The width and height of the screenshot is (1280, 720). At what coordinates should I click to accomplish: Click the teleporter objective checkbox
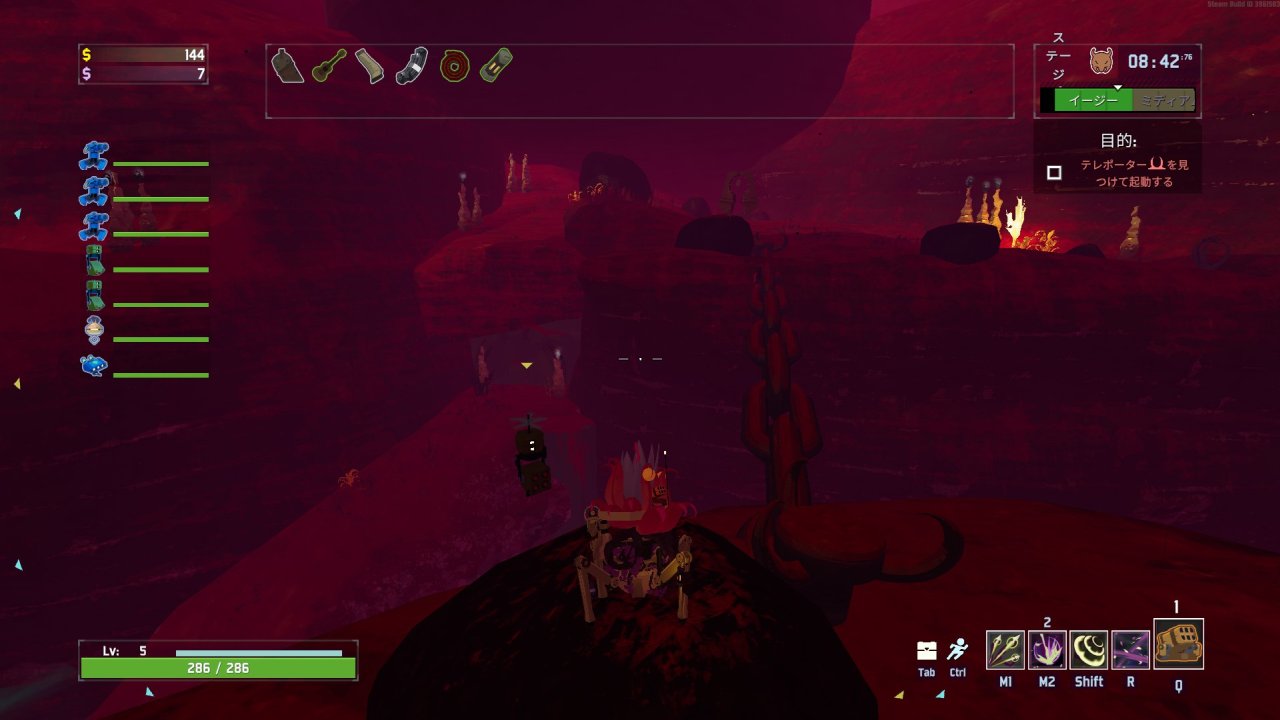coord(1054,173)
